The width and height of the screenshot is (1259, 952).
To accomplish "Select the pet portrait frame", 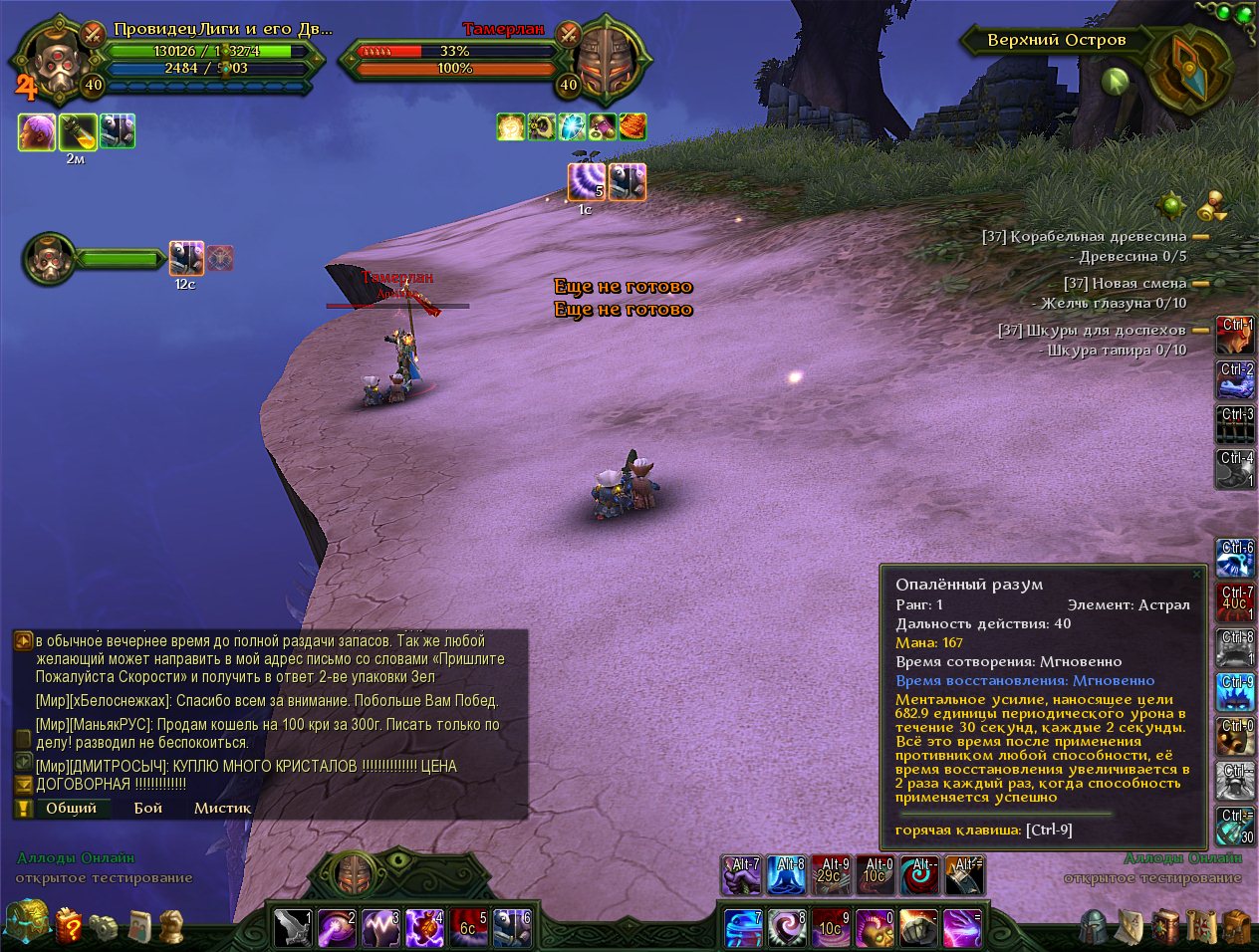I will [50, 259].
